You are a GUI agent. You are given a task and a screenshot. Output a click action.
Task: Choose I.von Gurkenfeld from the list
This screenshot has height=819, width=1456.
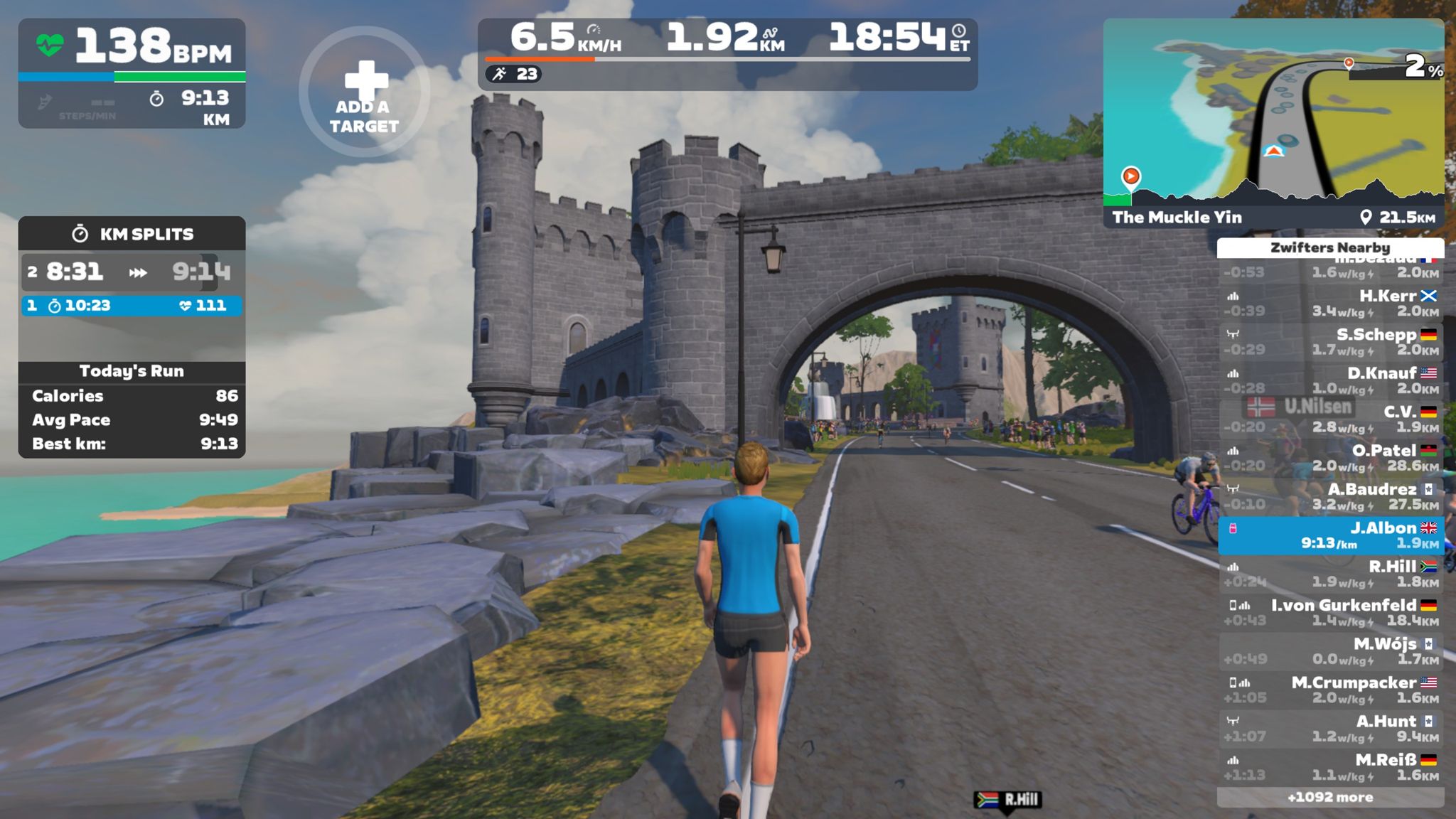(x=1330, y=612)
